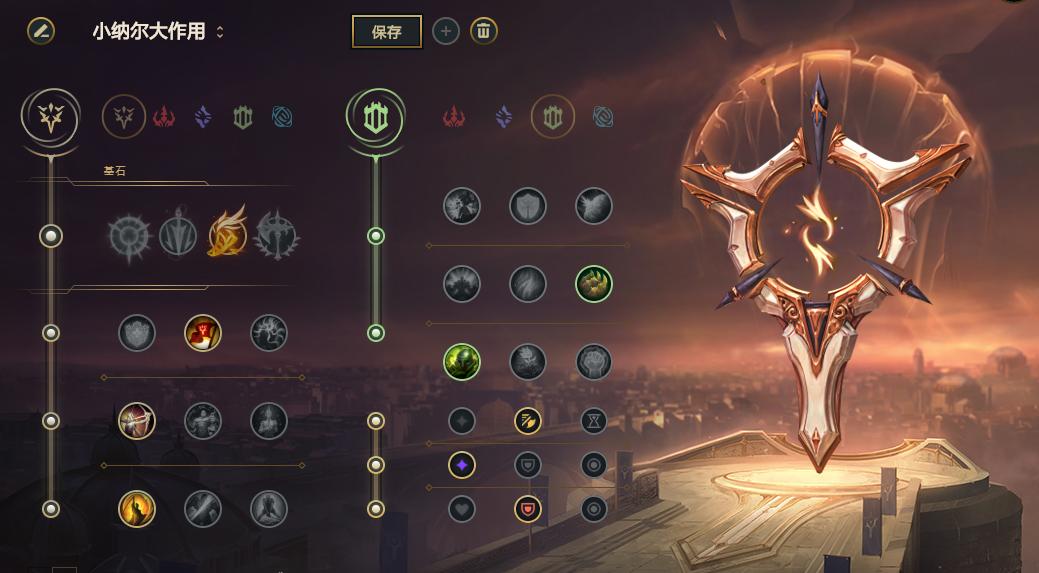The height and width of the screenshot is (573, 1039).
Task: Choose the Overgrowth rune
Action: click(x=462, y=361)
